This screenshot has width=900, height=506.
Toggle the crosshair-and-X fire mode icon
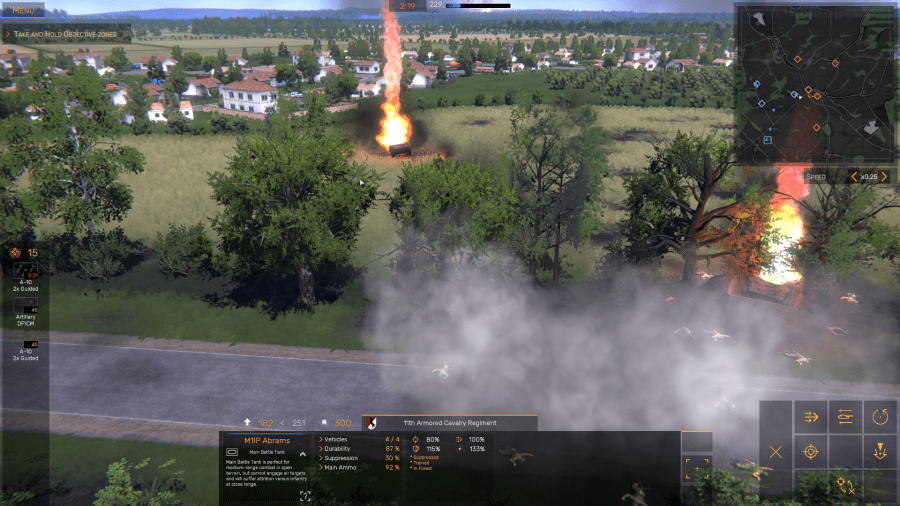click(x=846, y=486)
